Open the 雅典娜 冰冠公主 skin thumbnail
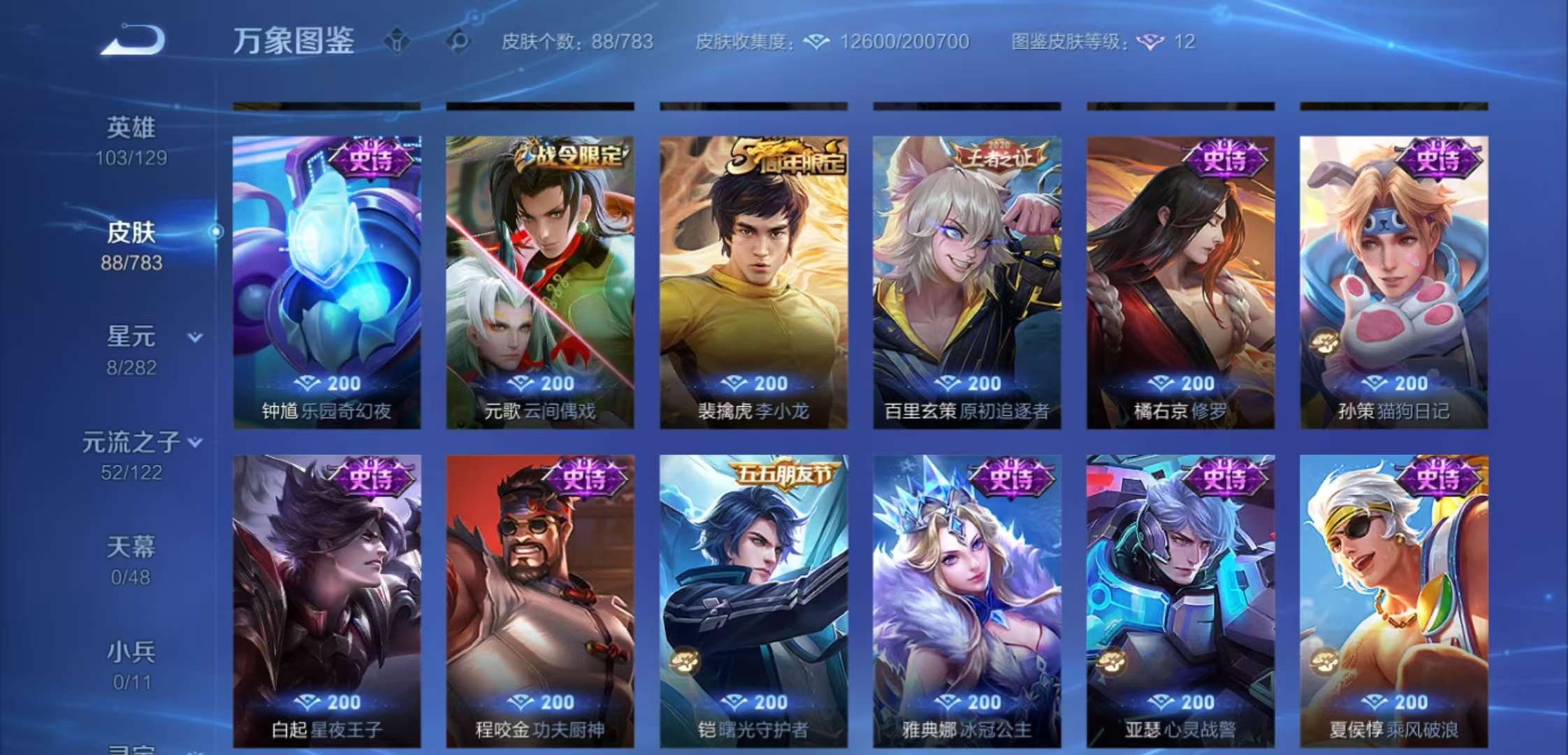Screen dimensions: 1568x755 [x=966, y=594]
